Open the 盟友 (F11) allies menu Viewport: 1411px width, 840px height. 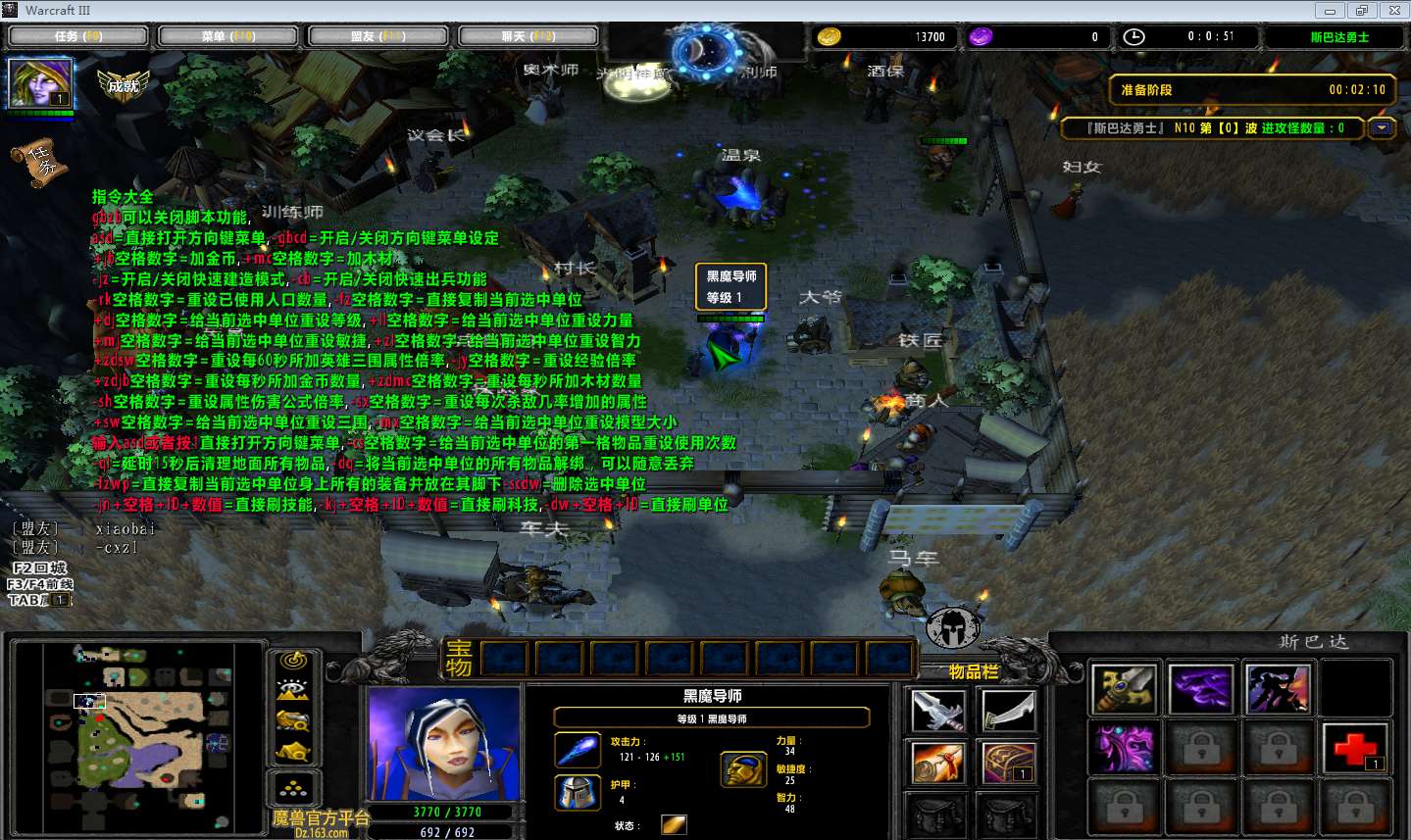378,36
